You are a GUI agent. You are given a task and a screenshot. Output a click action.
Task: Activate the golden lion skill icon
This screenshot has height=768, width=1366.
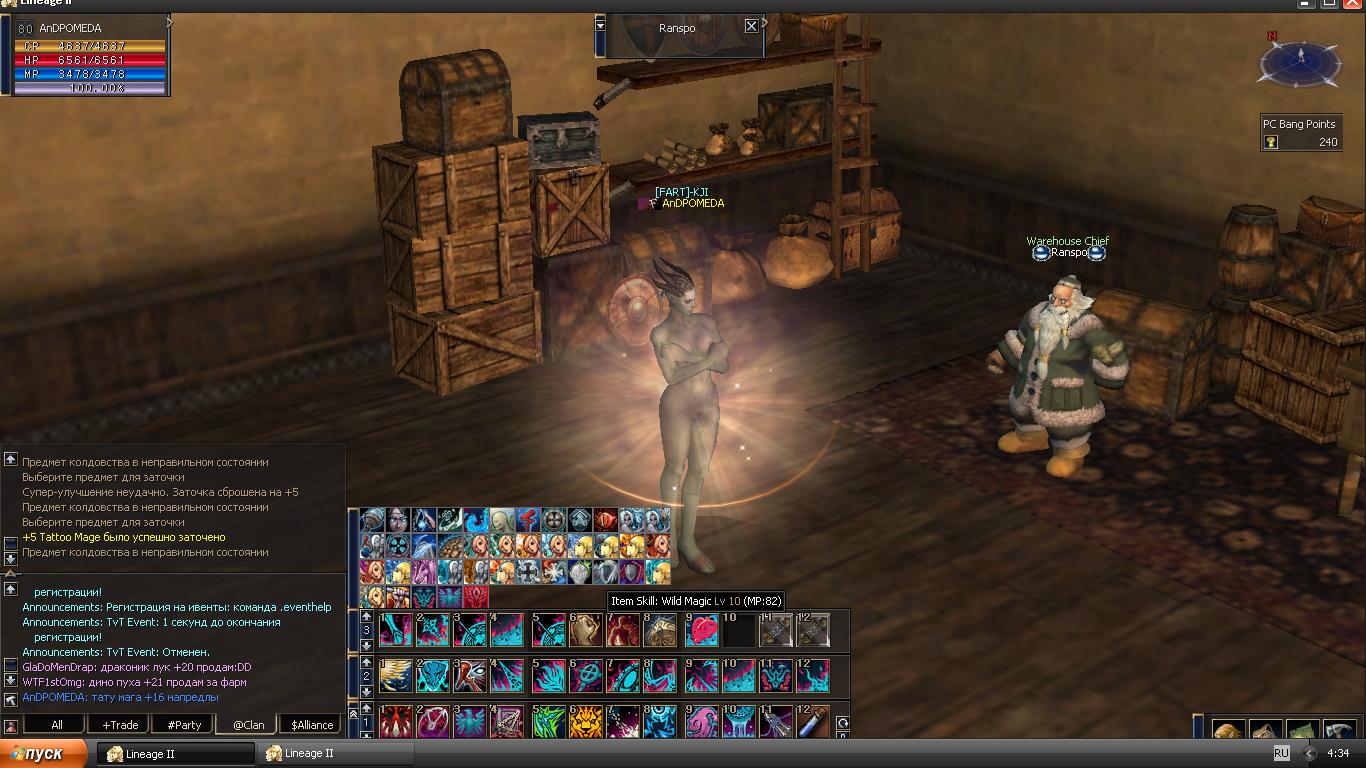(585, 721)
